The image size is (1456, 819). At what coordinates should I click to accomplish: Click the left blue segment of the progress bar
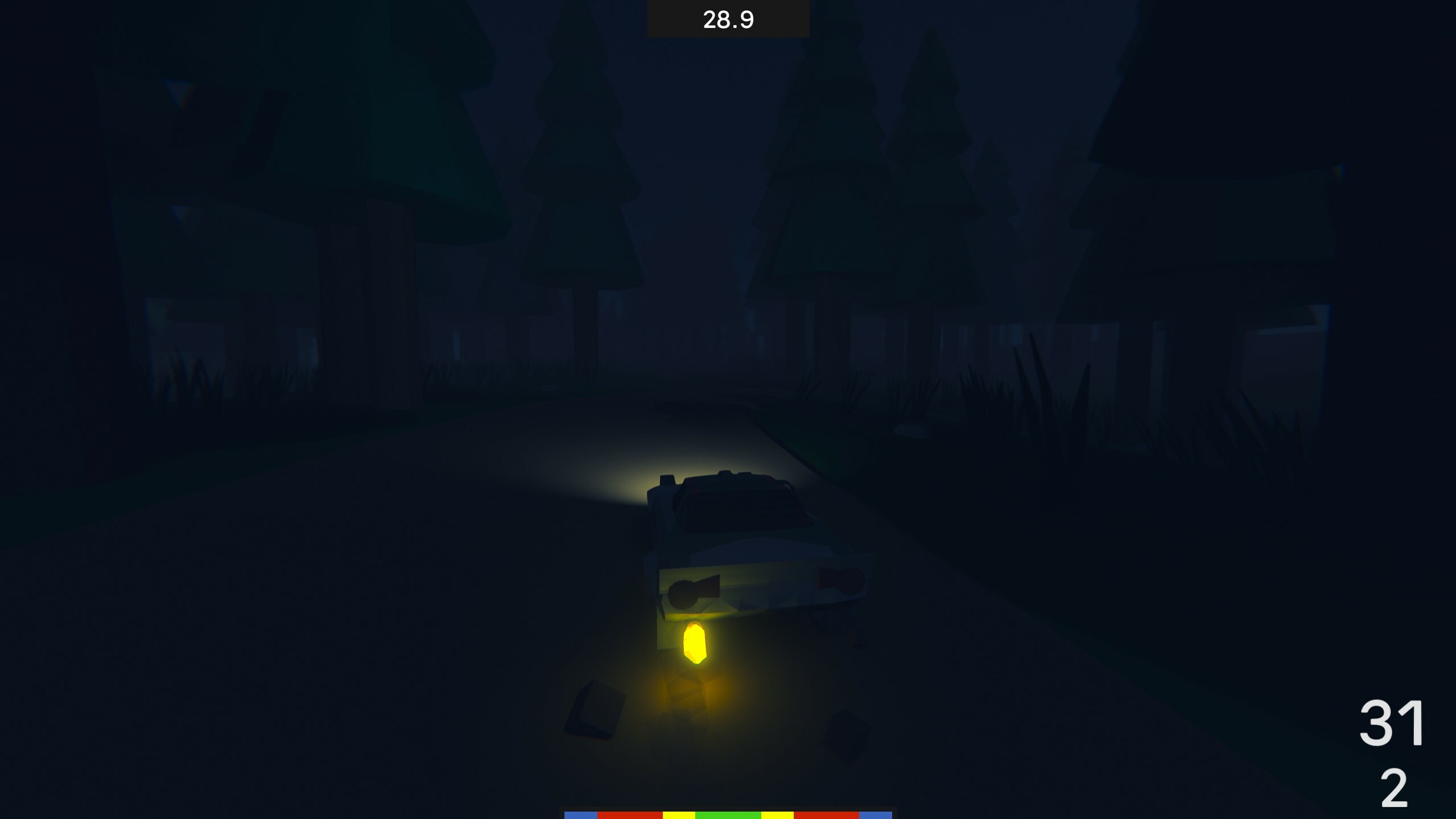click(581, 814)
